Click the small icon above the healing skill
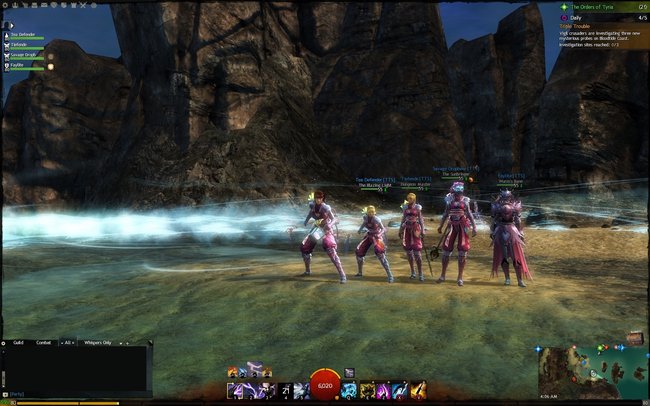Image resolution: width=650 pixels, height=406 pixels. coord(349,372)
